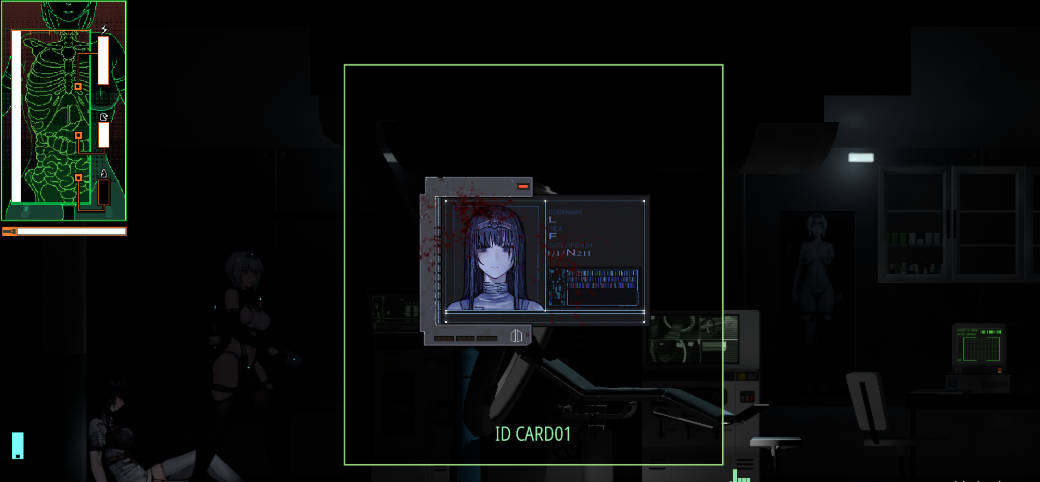This screenshot has height=482, width=1040.
Task: Open the green body scan status panel
Action: tap(63, 111)
